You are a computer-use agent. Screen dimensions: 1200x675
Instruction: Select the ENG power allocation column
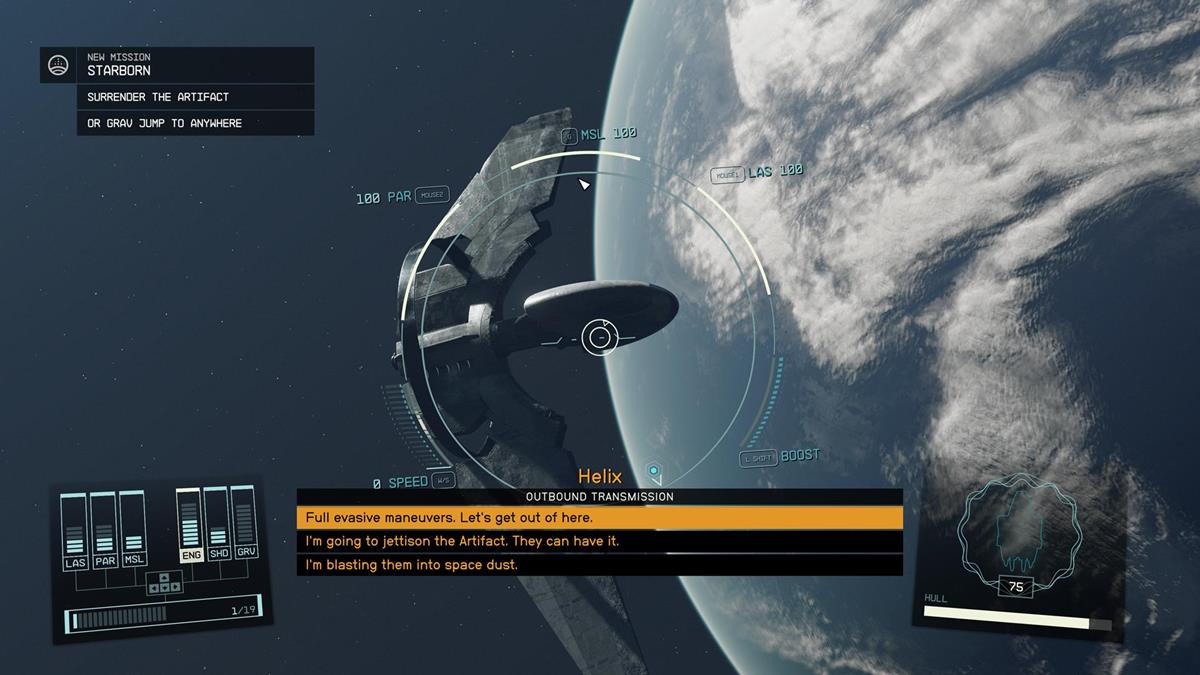[x=189, y=526]
